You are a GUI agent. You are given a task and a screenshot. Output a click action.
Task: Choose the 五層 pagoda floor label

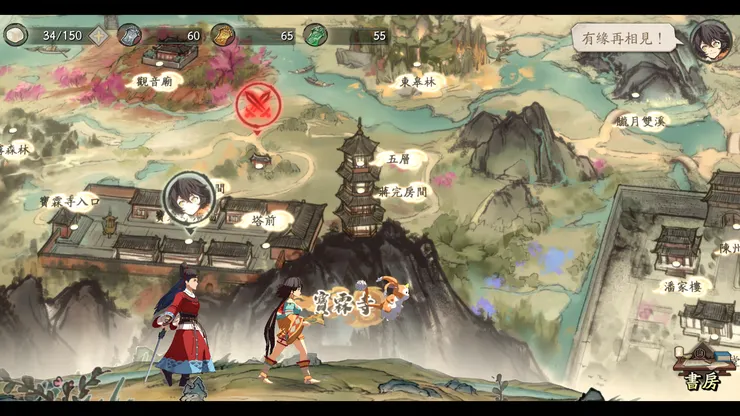398,158
